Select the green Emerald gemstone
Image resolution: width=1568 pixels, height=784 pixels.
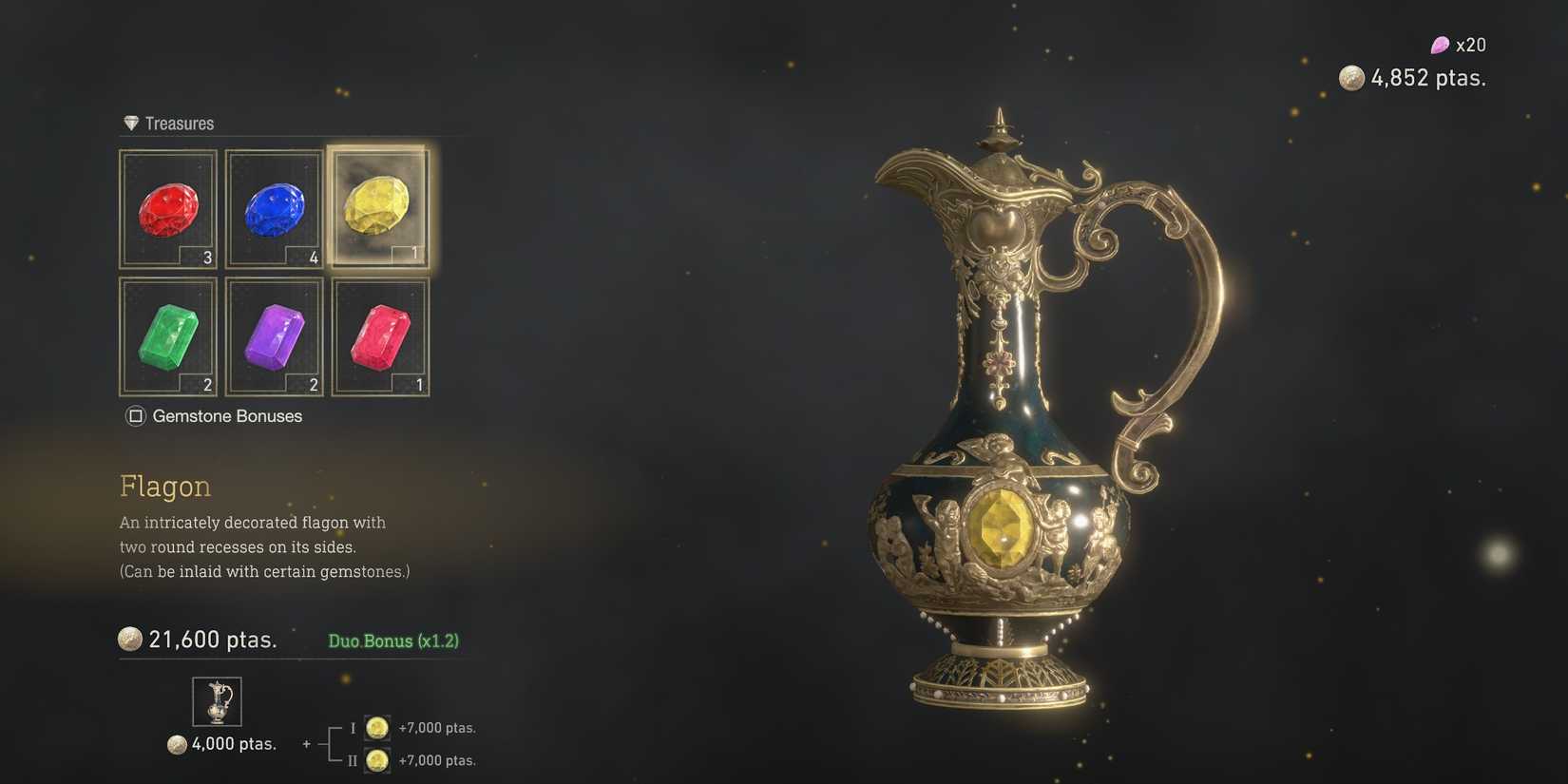(x=168, y=336)
